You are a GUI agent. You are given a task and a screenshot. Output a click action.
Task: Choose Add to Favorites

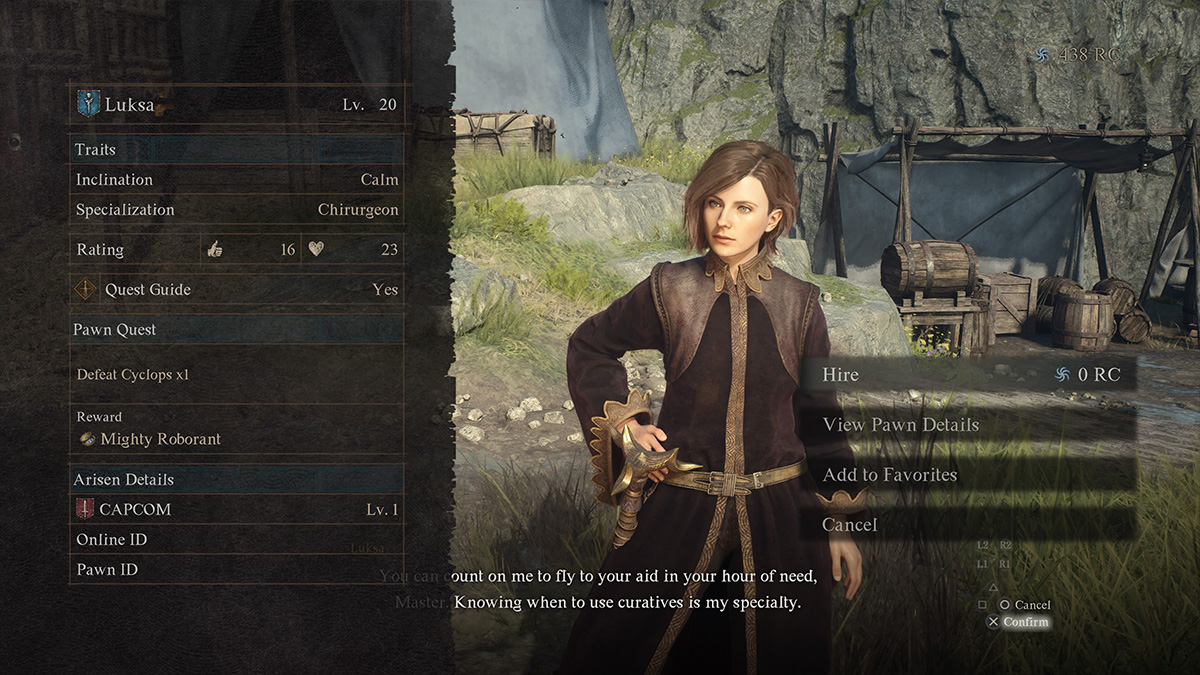967,475
